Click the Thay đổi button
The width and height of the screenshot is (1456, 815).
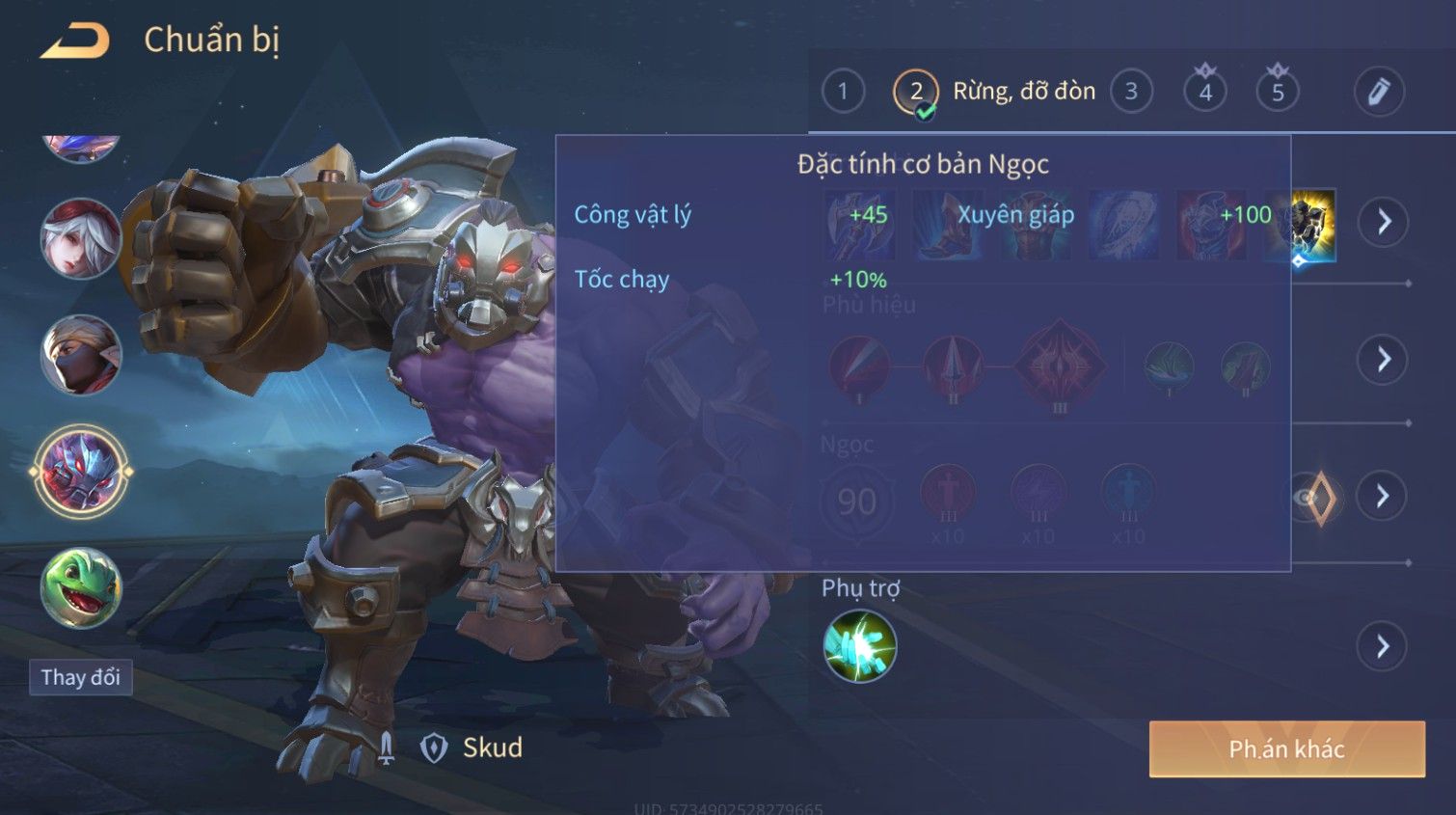[81, 677]
